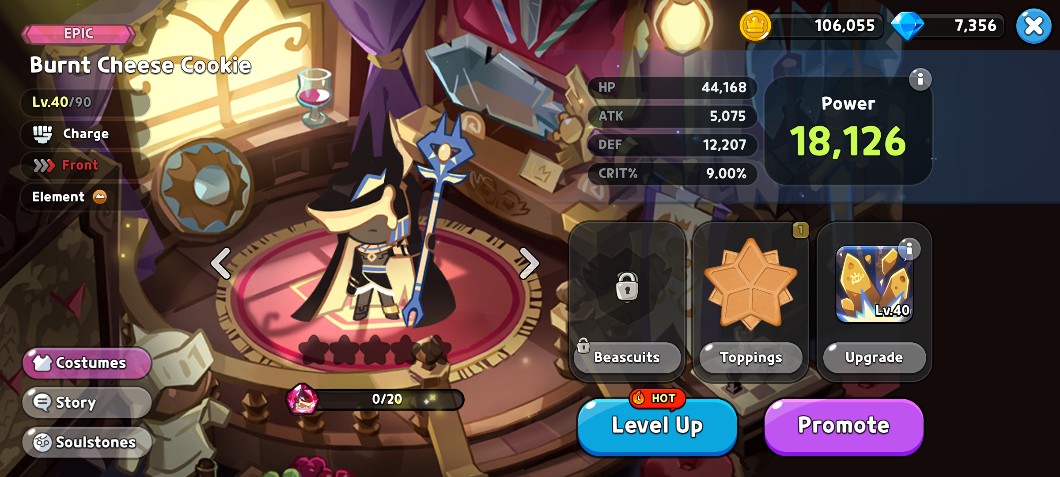Open the Power info tooltip
The height and width of the screenshot is (477, 1060).
pos(919,80)
